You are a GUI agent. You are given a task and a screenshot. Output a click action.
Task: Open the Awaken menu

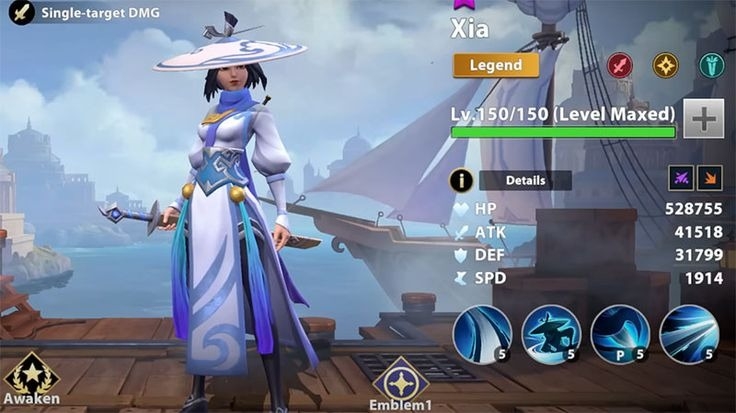click(x=31, y=378)
